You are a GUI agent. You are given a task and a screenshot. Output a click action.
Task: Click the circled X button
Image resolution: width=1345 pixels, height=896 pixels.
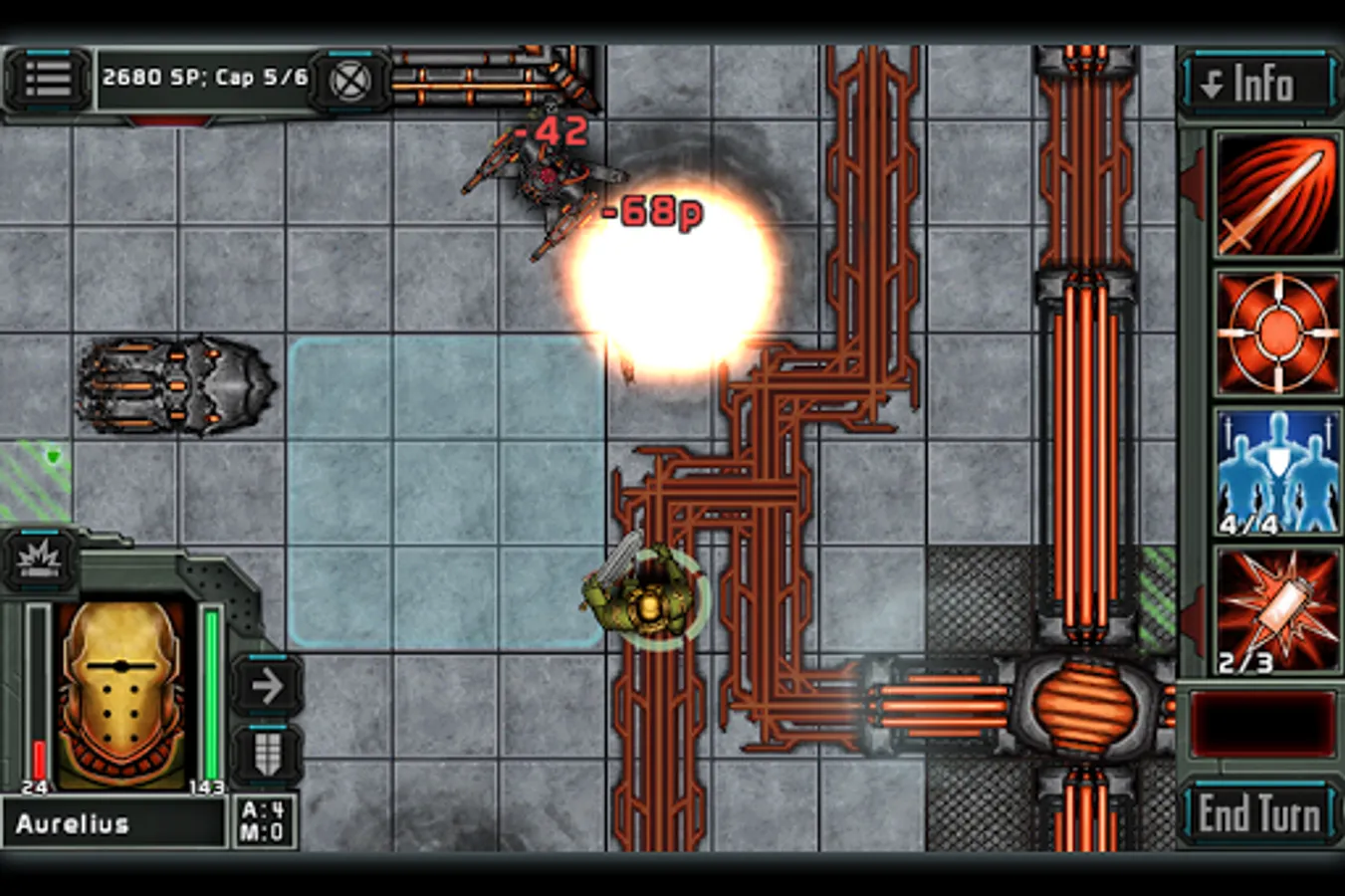349,81
